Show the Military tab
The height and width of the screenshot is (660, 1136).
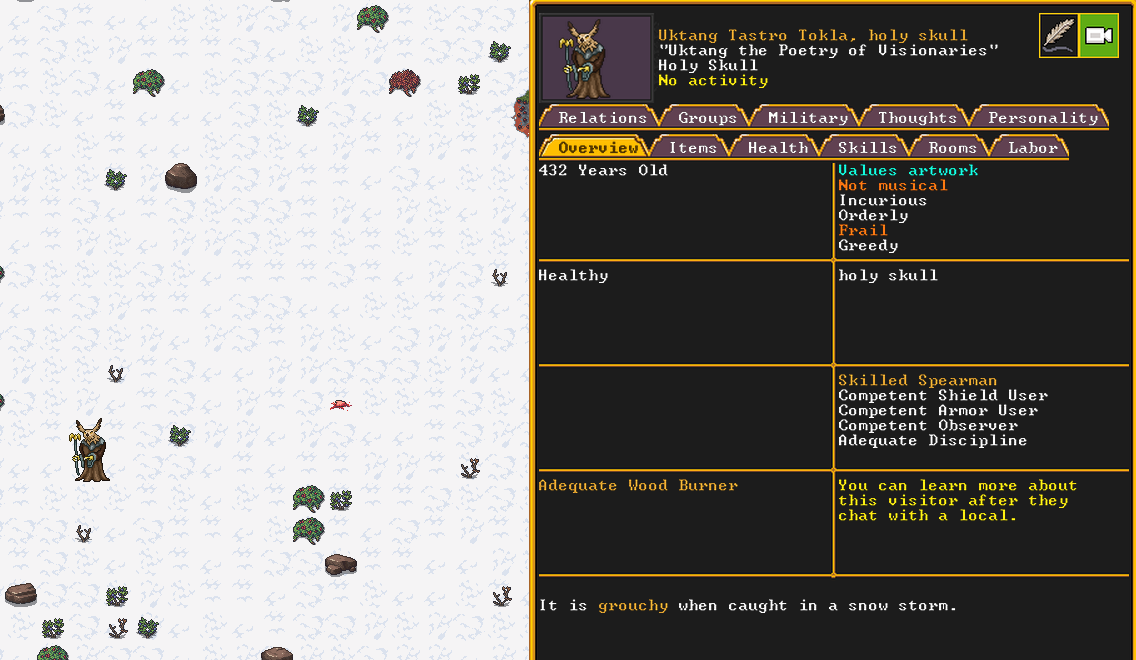tap(807, 118)
